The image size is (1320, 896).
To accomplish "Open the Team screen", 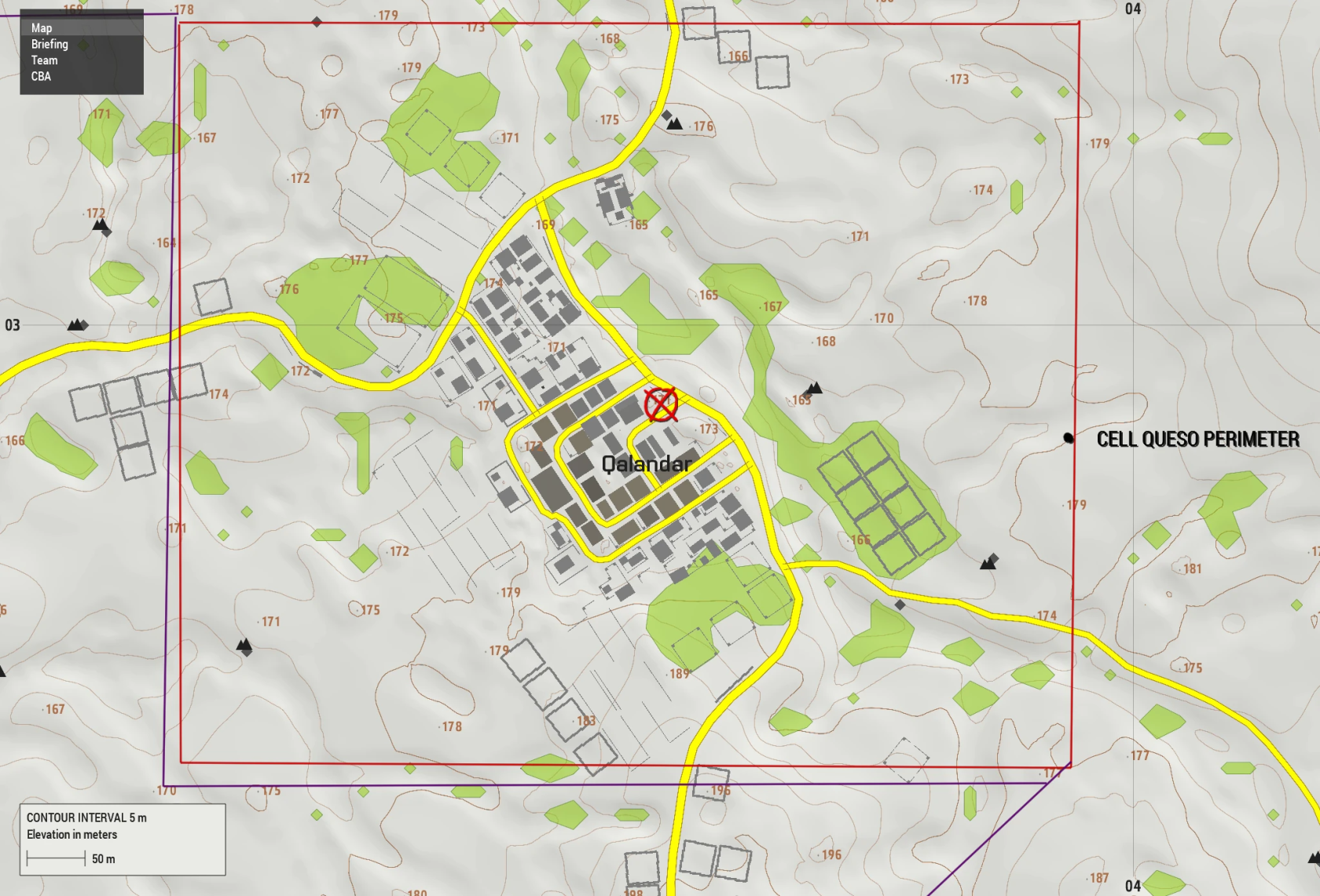I will (x=43, y=60).
